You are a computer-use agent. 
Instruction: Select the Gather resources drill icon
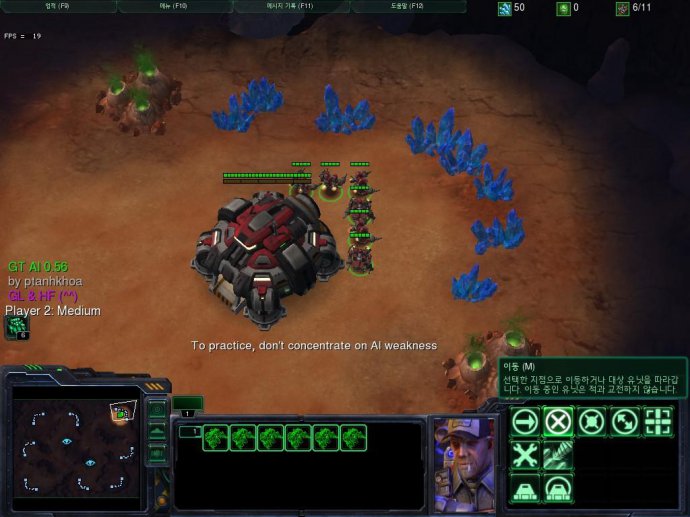click(x=558, y=455)
